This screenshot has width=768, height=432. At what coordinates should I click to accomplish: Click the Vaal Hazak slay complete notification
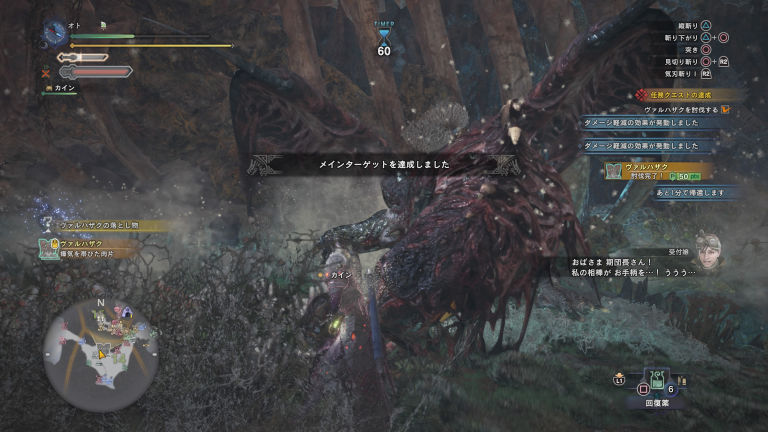click(657, 171)
